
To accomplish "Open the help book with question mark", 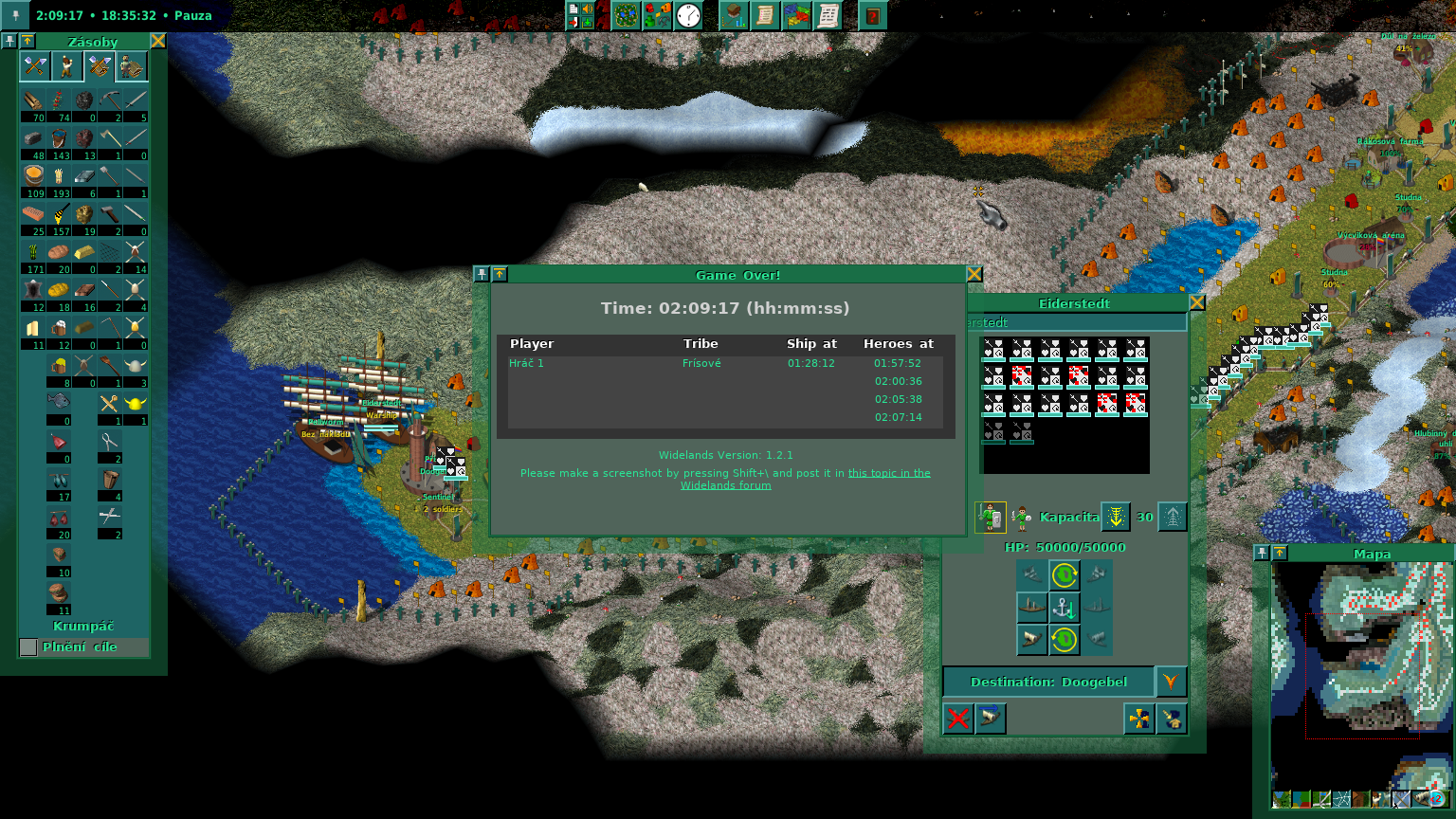I will coord(872,16).
